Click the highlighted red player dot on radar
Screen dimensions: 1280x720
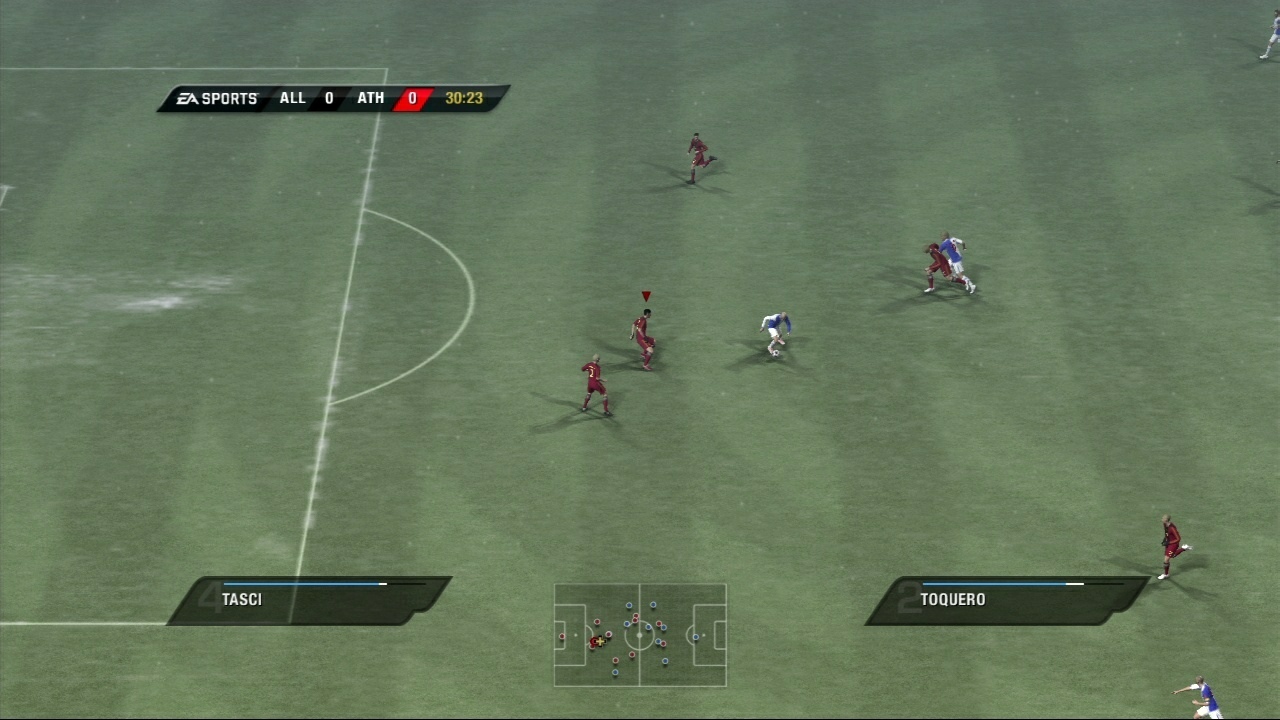click(x=593, y=641)
